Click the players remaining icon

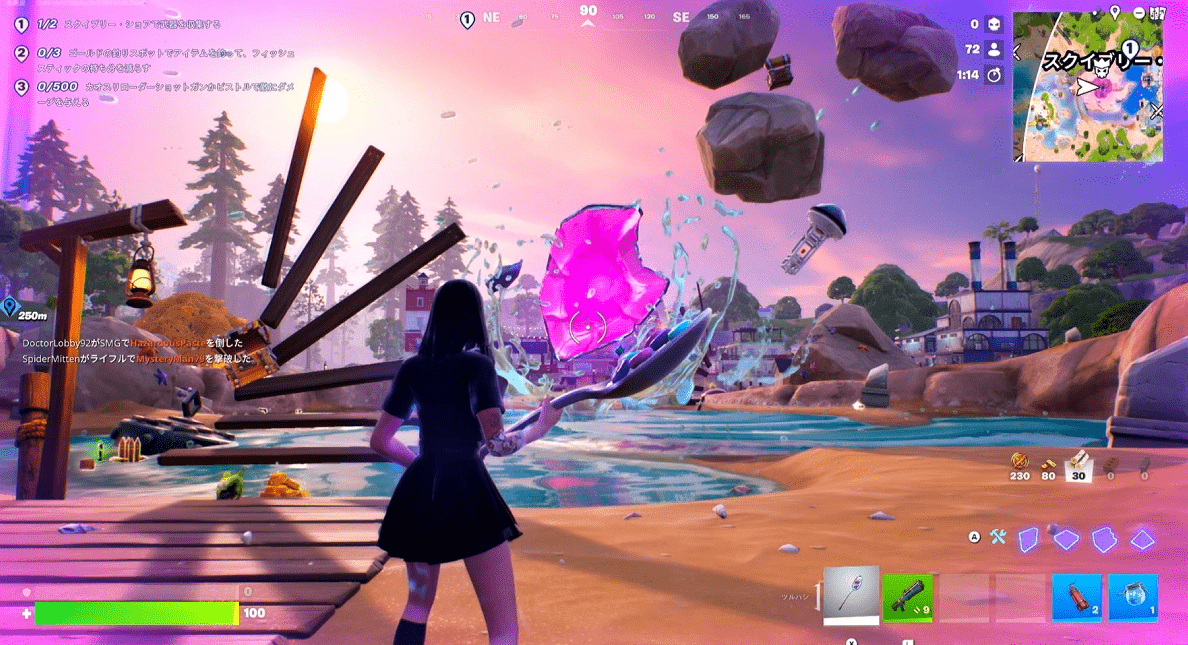[x=994, y=49]
